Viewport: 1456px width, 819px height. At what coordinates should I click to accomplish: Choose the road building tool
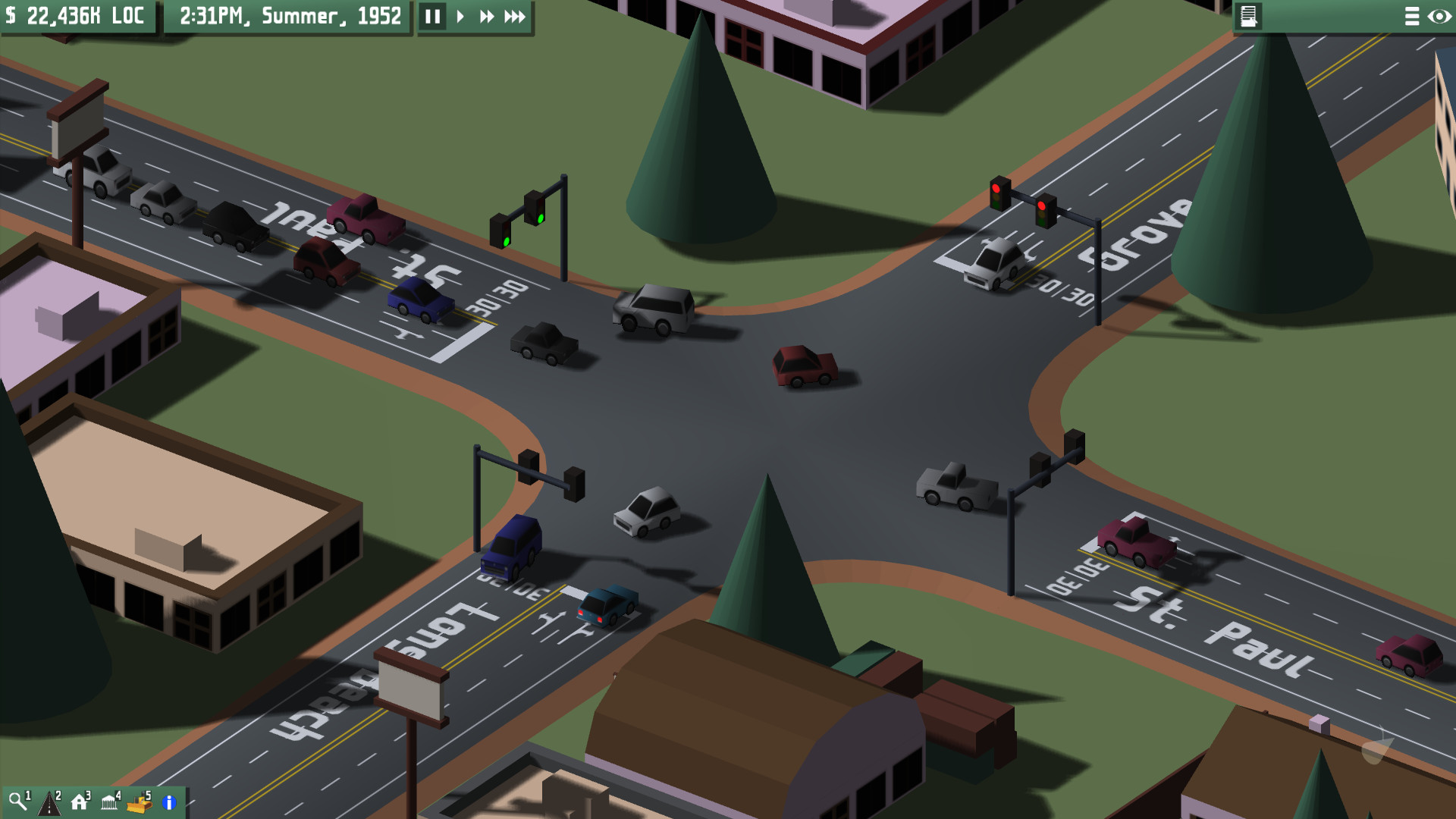click(x=49, y=802)
